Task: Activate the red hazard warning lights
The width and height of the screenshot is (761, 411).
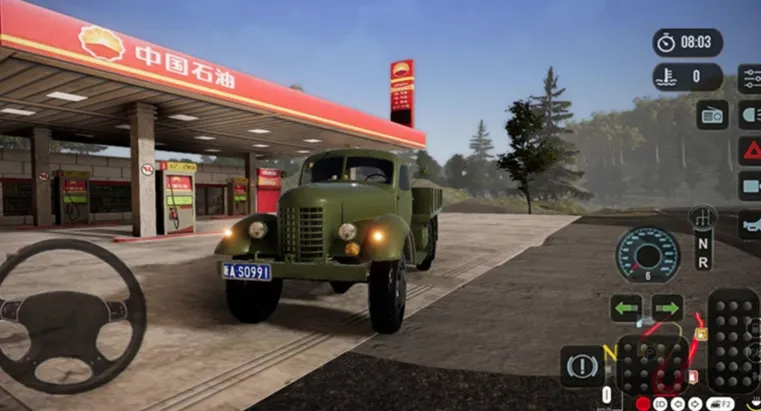Action: [750, 151]
